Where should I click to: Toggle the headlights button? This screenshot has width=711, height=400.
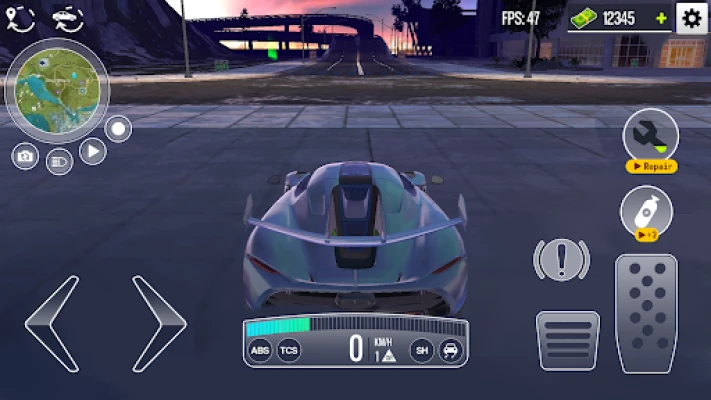click(59, 161)
